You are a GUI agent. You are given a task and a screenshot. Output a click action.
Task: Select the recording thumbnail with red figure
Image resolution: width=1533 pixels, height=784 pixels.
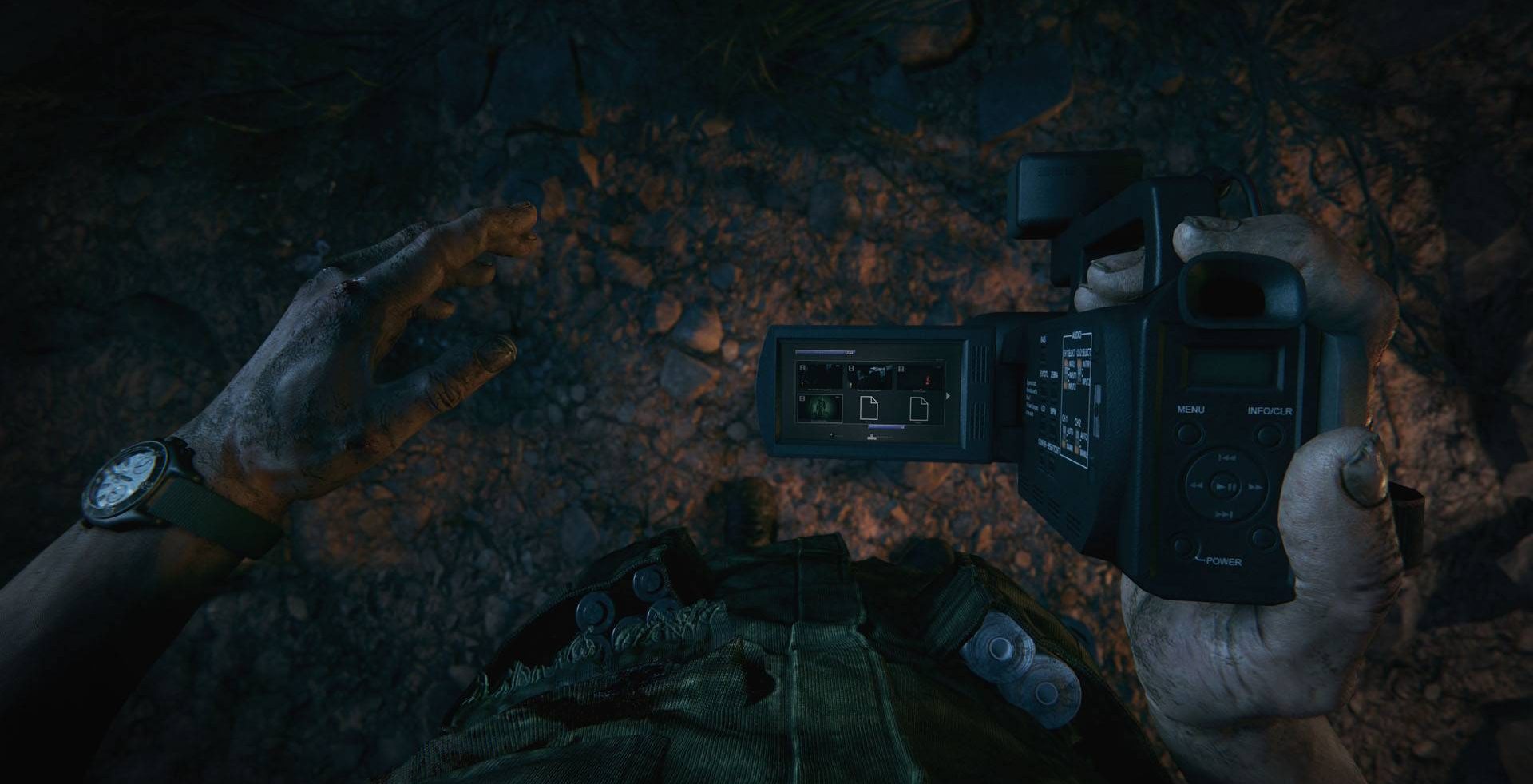coord(920,376)
